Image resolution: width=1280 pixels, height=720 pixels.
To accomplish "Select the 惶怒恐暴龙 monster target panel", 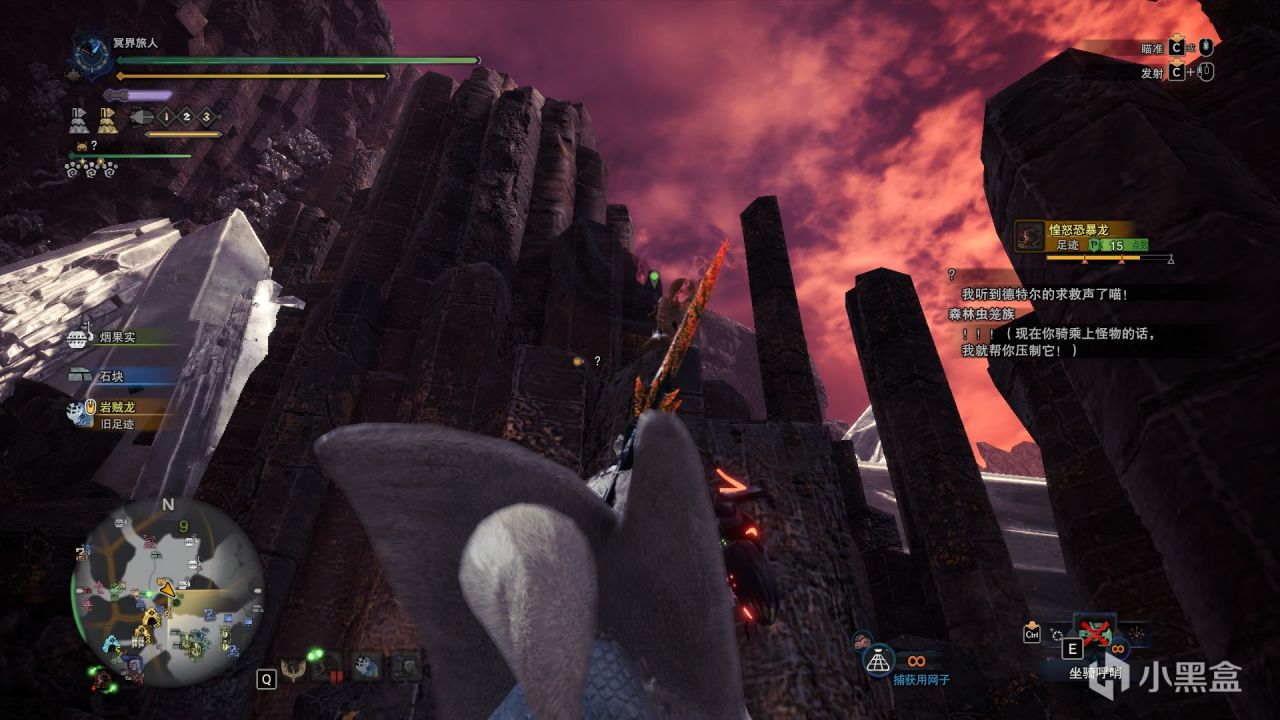I will click(1092, 237).
